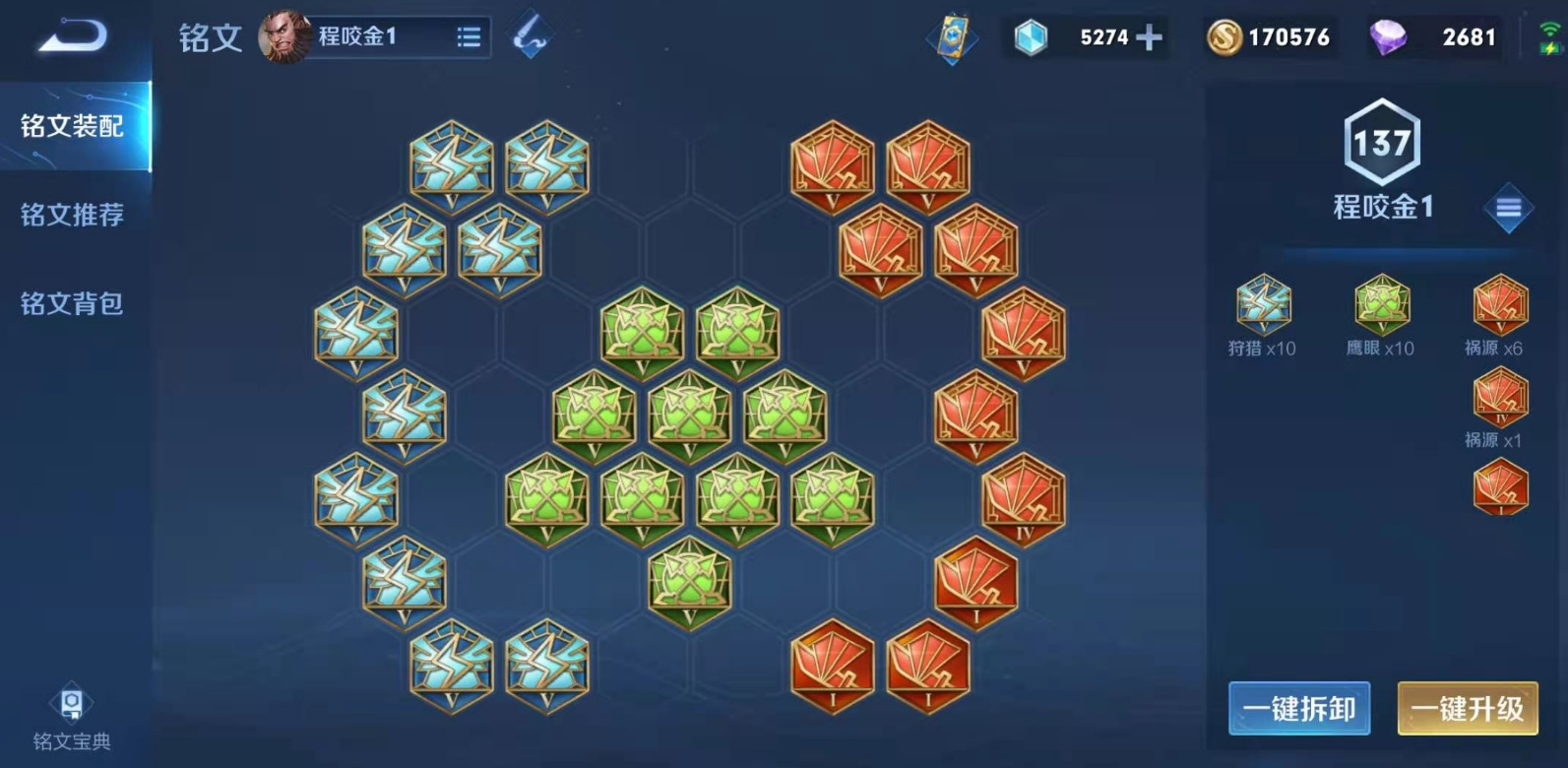Open the blue diamond list menu button
The height and width of the screenshot is (768, 1568).
pos(1508,208)
